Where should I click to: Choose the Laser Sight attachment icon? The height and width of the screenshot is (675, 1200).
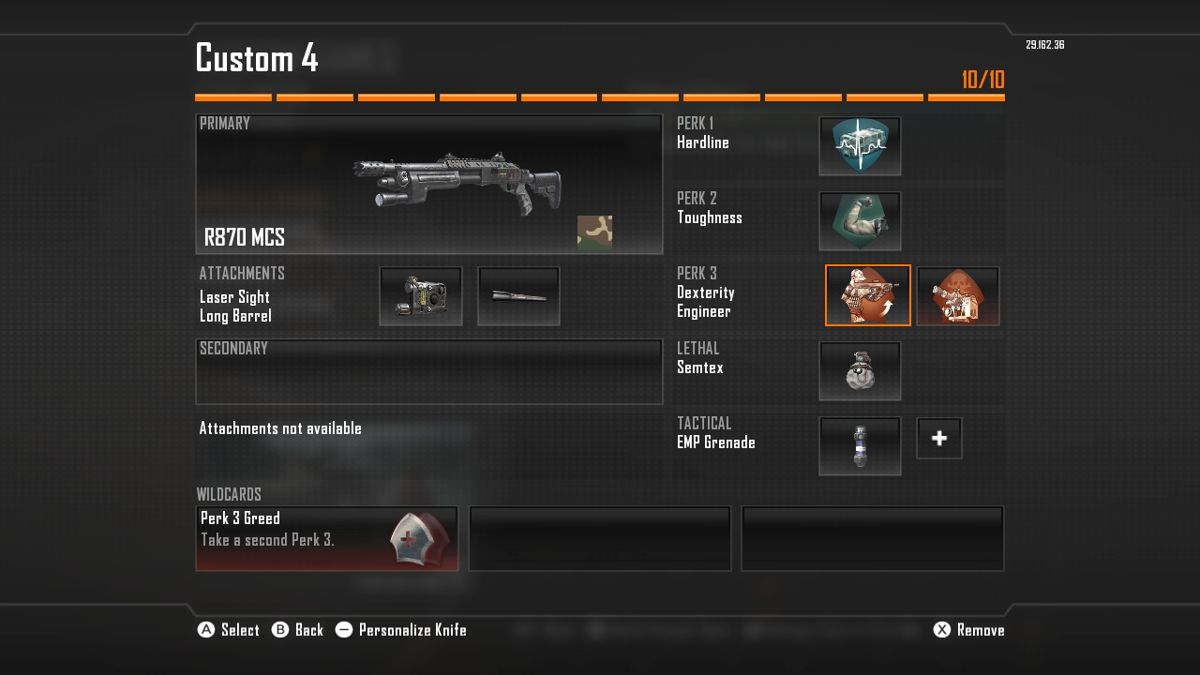click(421, 296)
